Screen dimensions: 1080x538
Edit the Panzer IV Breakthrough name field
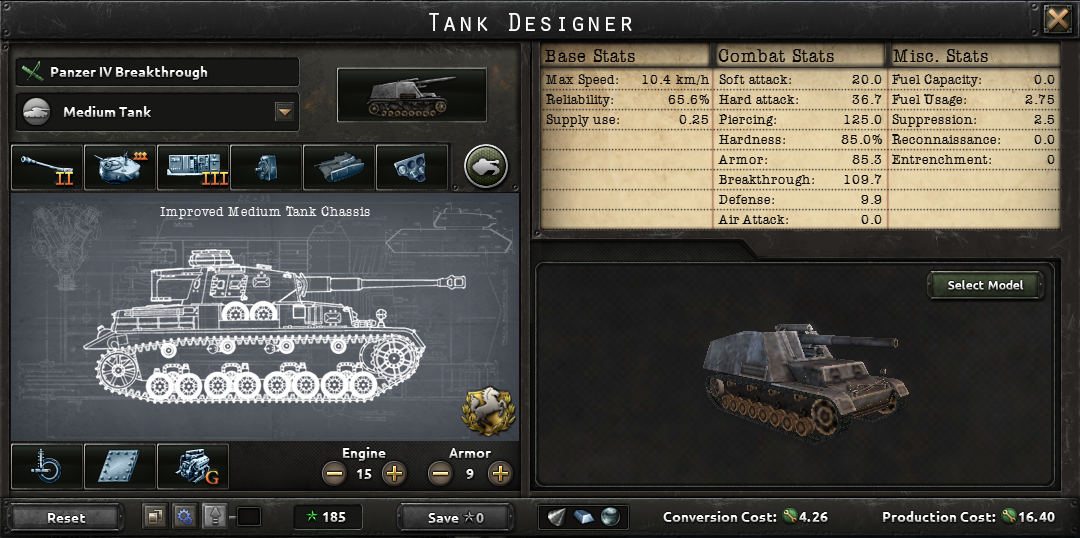[x=158, y=72]
